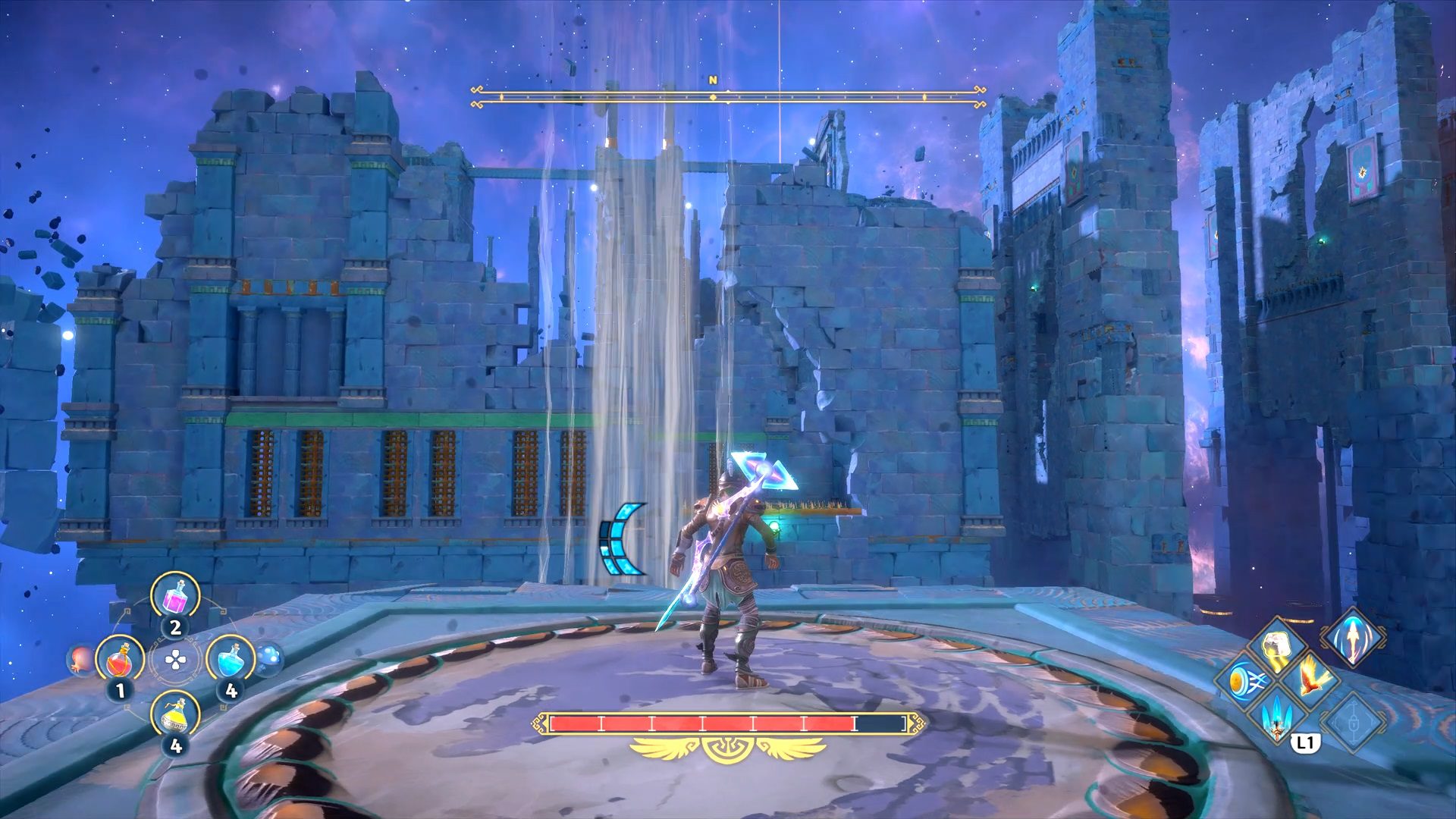Viewport: 1456px width, 819px height.
Task: Select the shield discus ability icon
Action: click(1247, 681)
